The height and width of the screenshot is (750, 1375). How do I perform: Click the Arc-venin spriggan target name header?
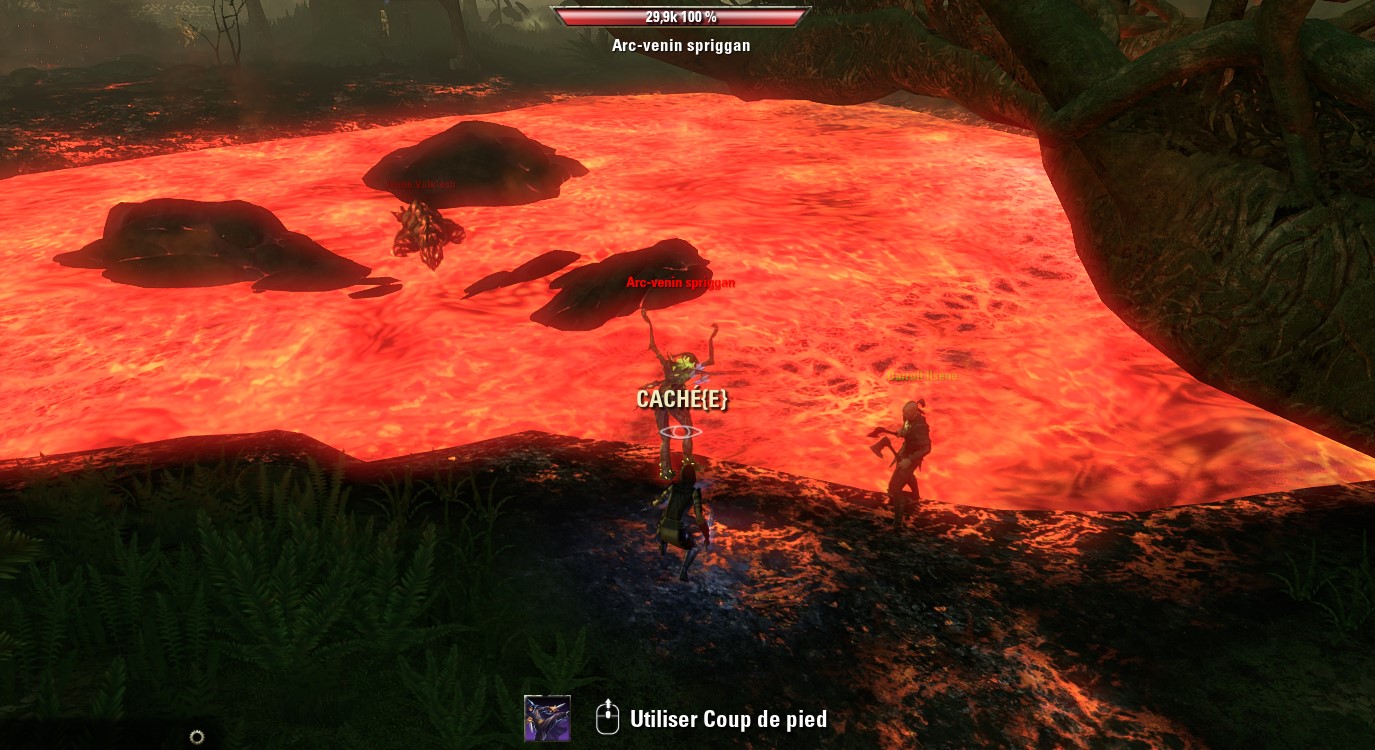[681, 45]
